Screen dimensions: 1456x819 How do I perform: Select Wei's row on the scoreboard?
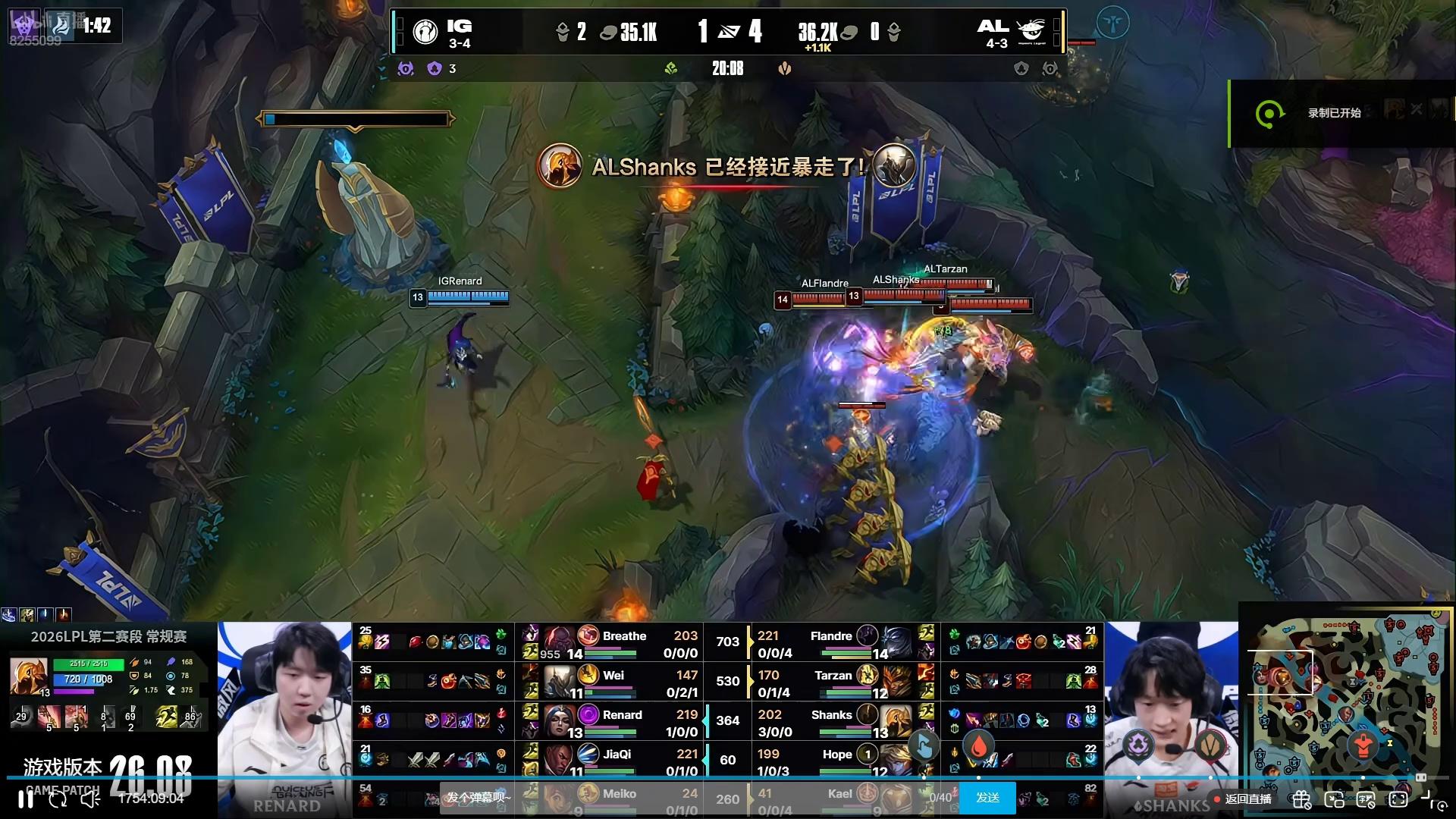click(x=613, y=682)
